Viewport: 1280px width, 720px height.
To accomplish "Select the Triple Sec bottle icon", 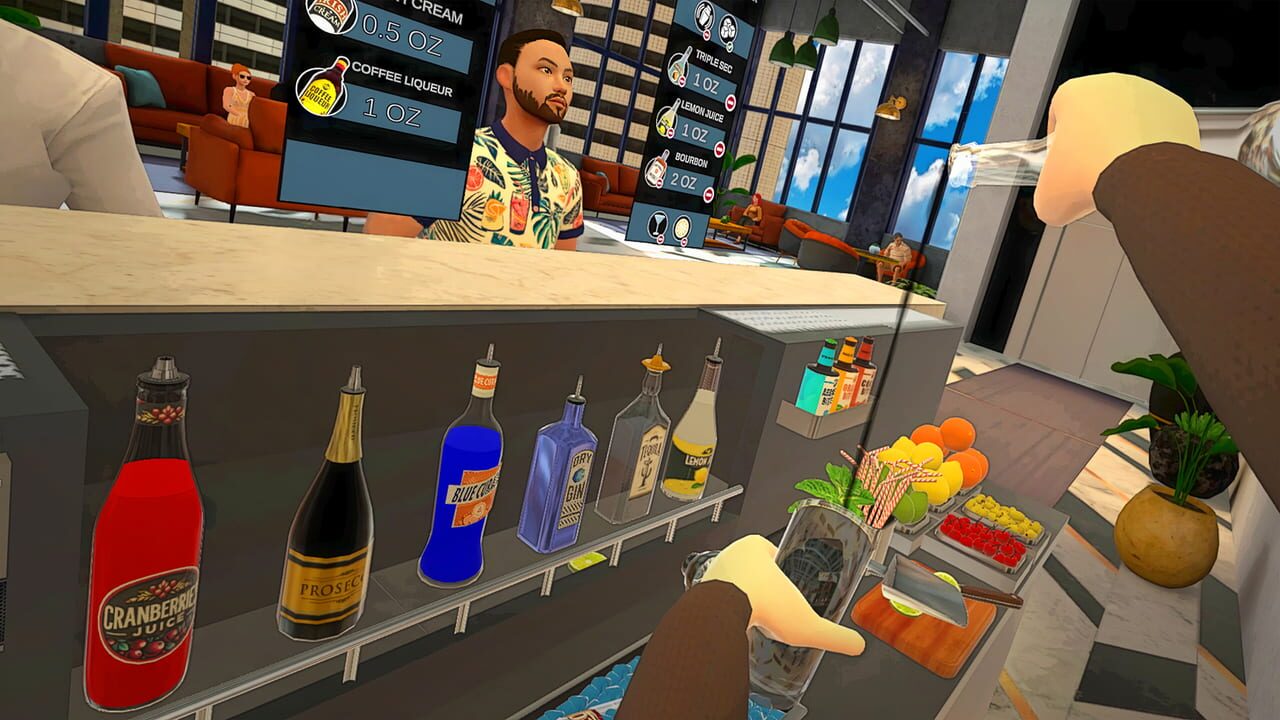I will 679,67.
